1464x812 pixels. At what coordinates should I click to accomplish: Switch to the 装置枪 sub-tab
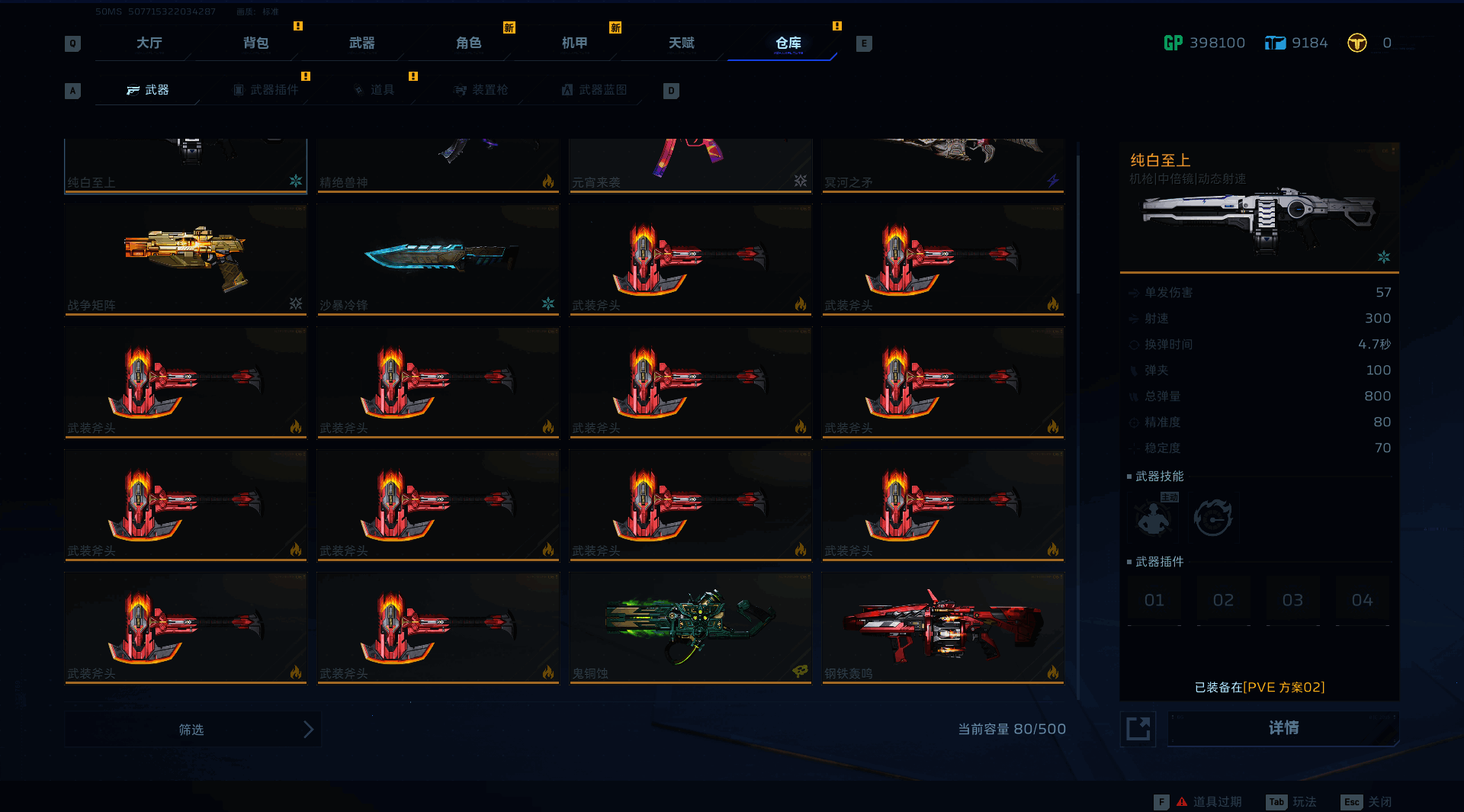(x=482, y=90)
